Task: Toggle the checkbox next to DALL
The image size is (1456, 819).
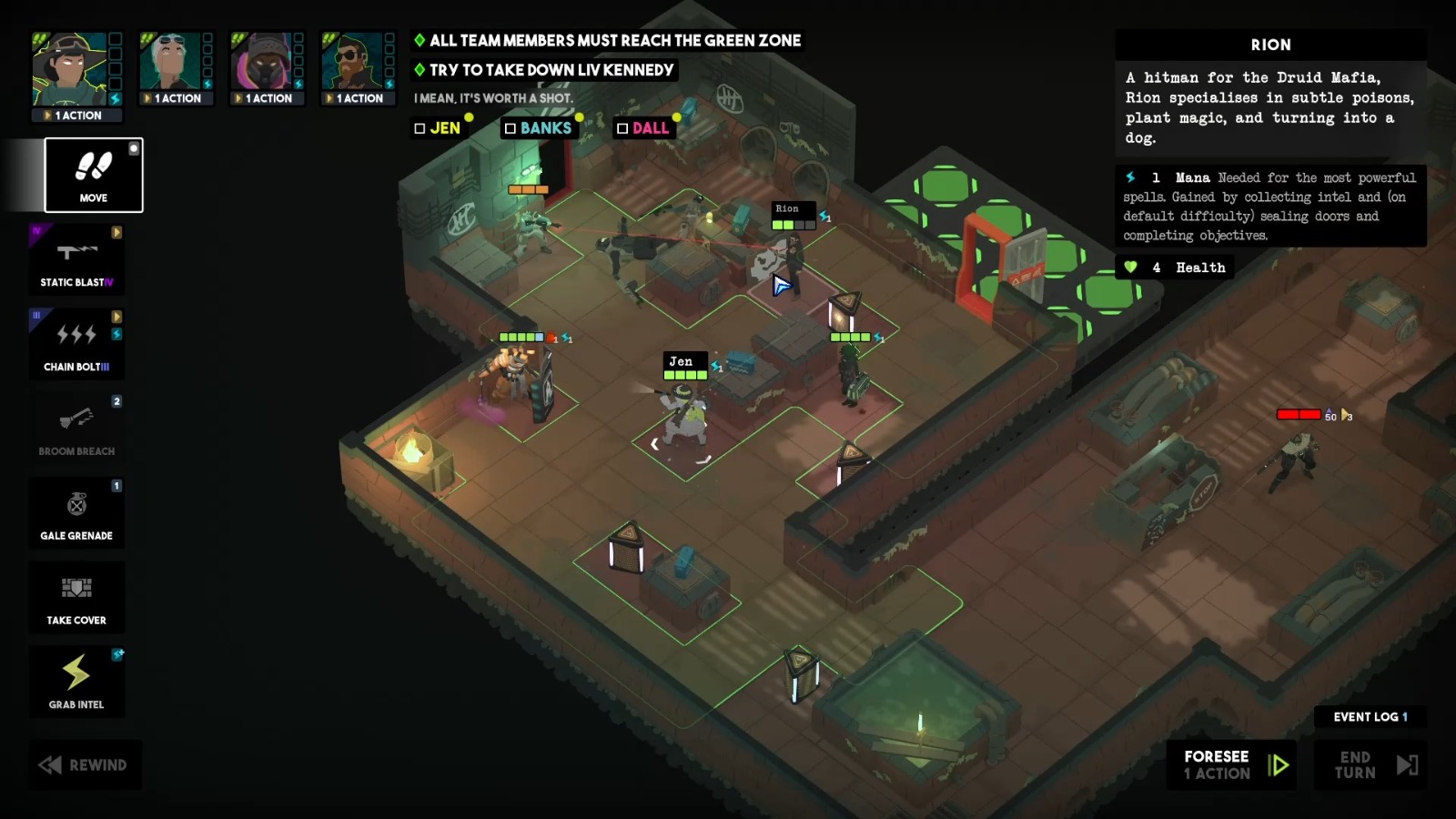Action: point(622,128)
